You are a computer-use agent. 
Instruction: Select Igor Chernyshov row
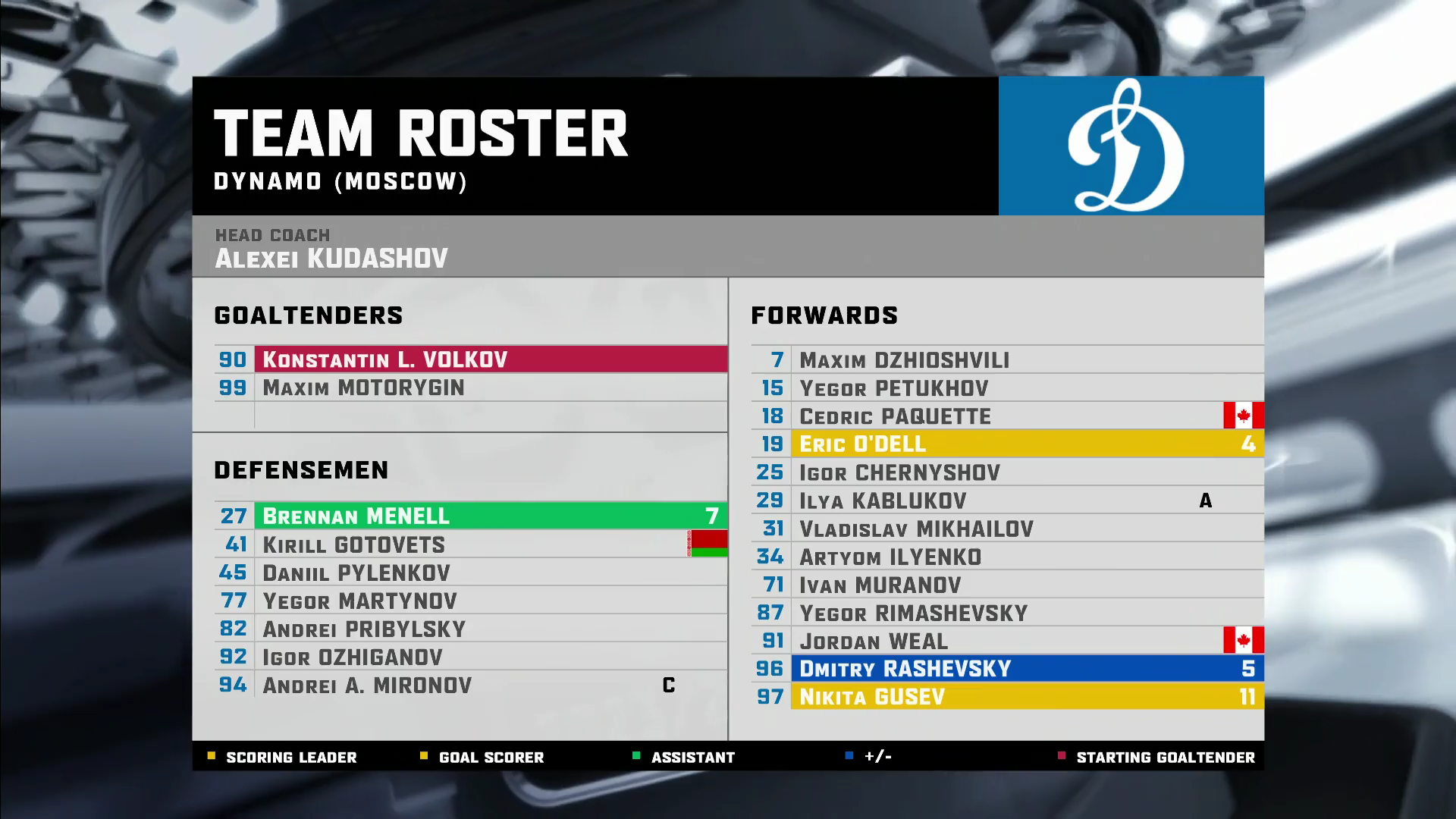[x=1007, y=472]
